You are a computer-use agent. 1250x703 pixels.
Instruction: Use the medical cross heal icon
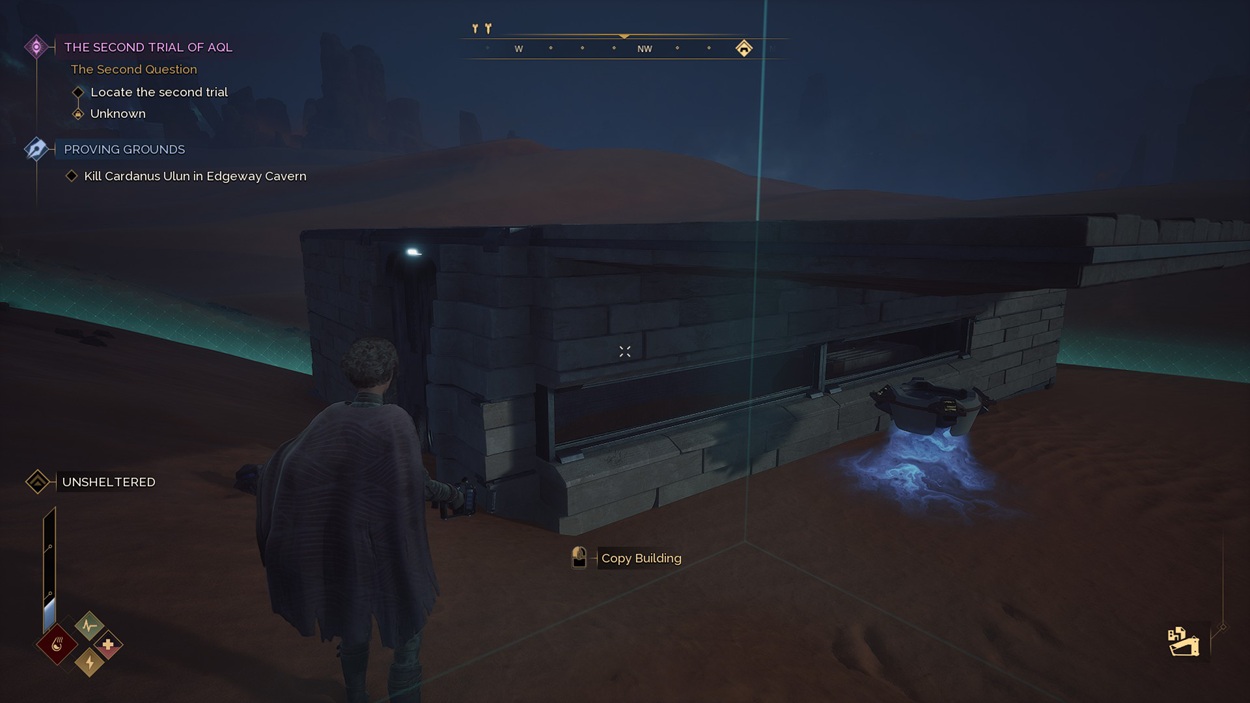[108, 645]
